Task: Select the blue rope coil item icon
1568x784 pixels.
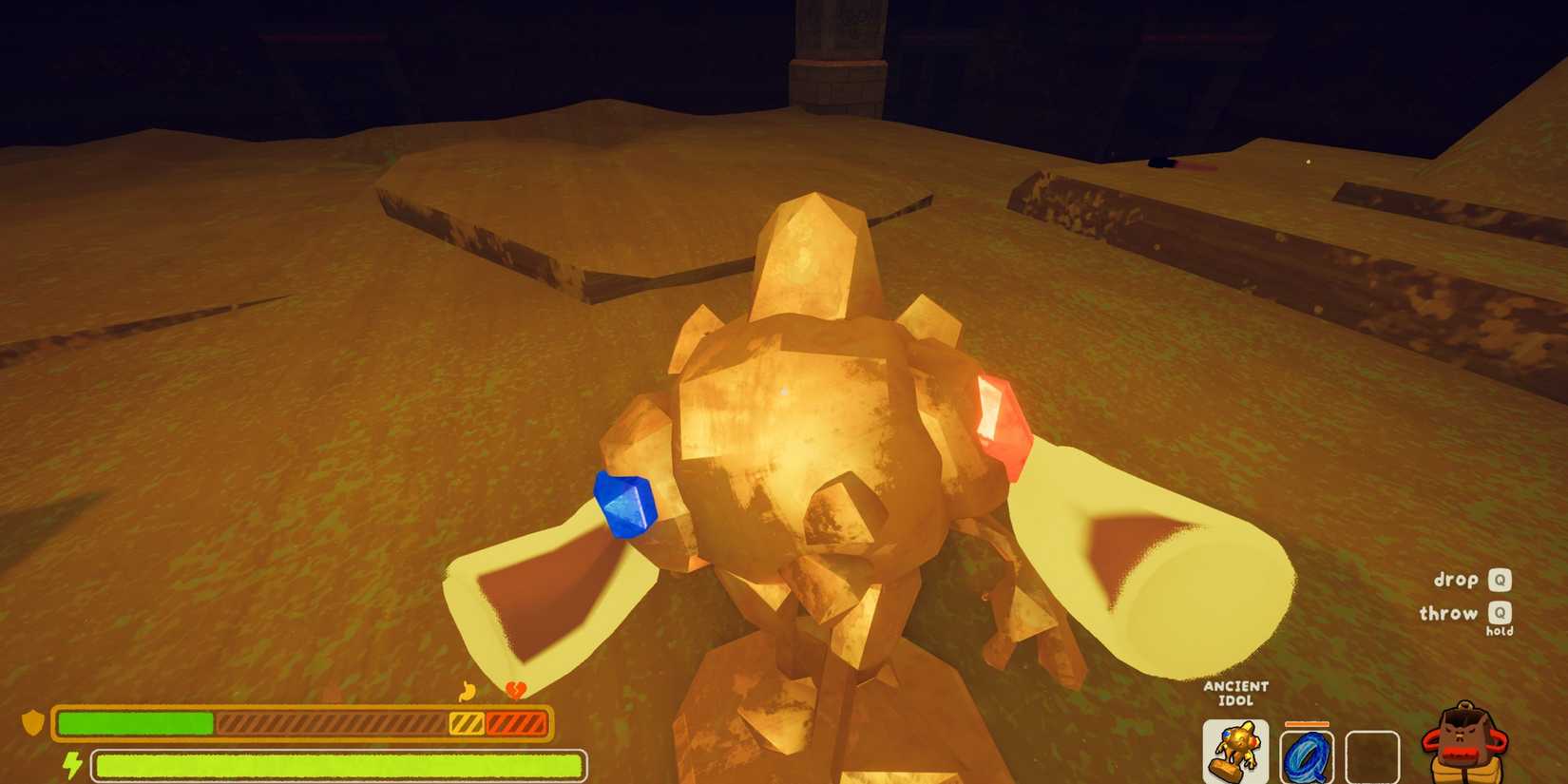Action: 1308,754
